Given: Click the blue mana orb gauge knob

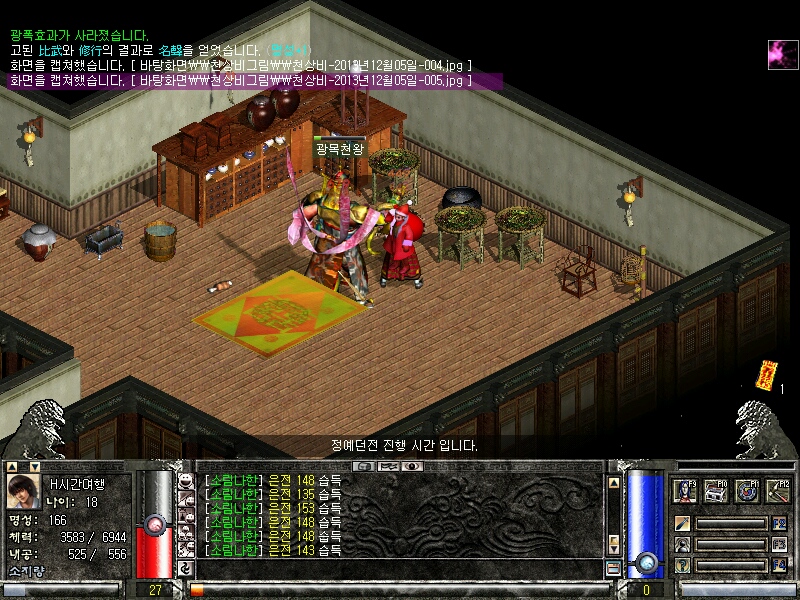Looking at the screenshot, I should tap(647, 561).
